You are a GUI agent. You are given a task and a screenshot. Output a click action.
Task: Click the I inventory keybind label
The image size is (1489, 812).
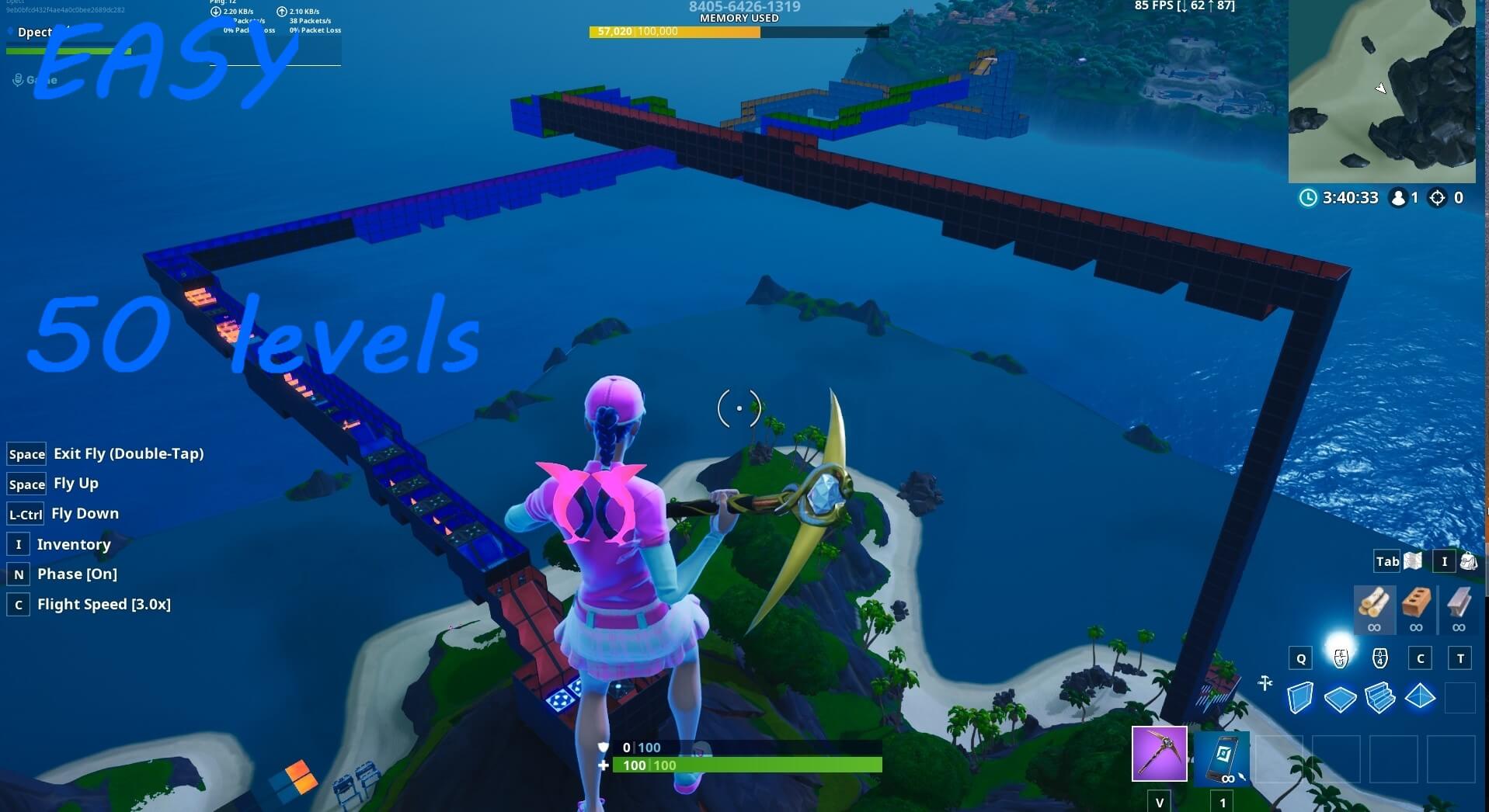(1444, 560)
